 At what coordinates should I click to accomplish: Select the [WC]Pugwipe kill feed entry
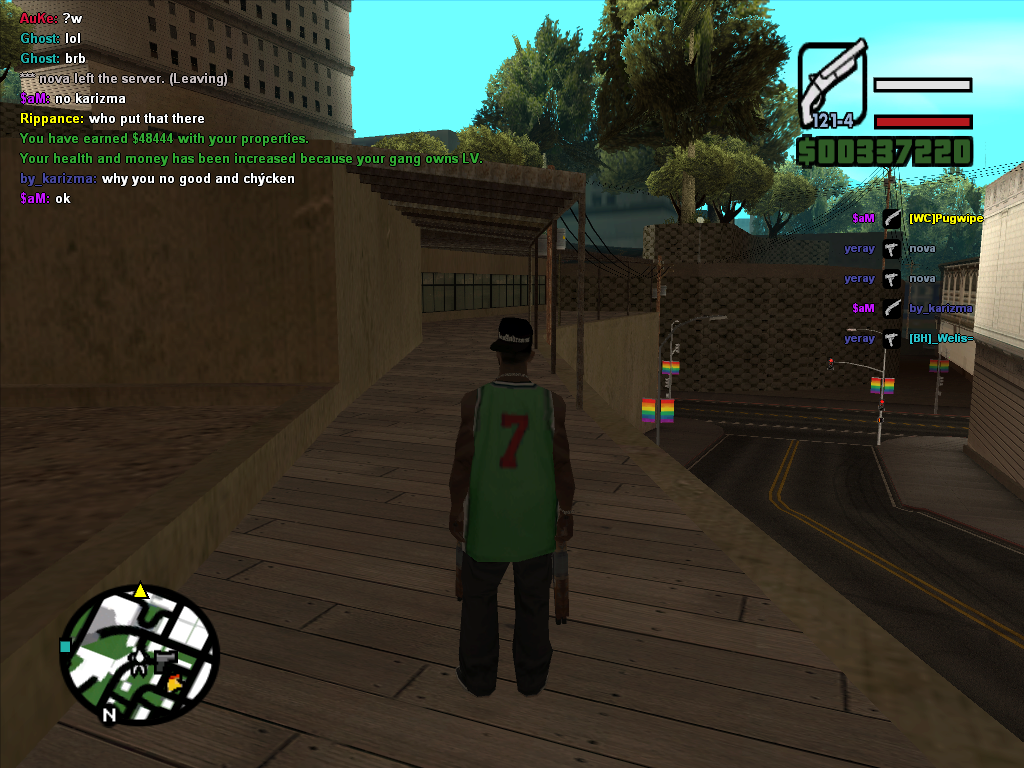[x=945, y=218]
